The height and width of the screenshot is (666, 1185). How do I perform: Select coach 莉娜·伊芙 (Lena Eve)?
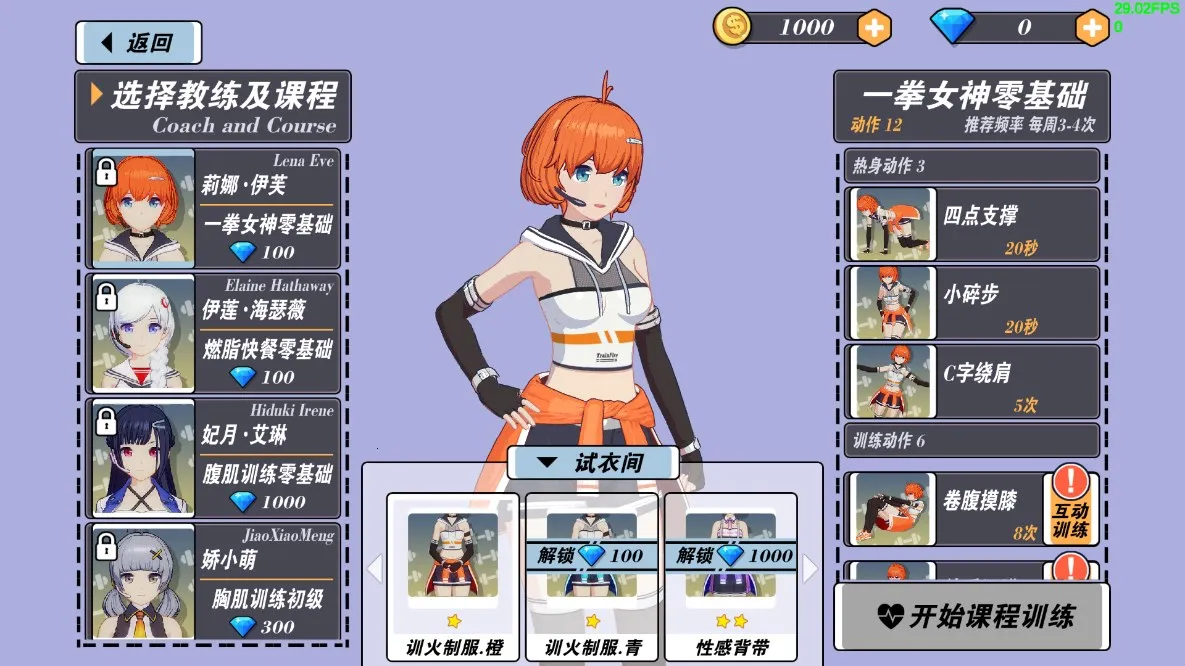click(213, 209)
